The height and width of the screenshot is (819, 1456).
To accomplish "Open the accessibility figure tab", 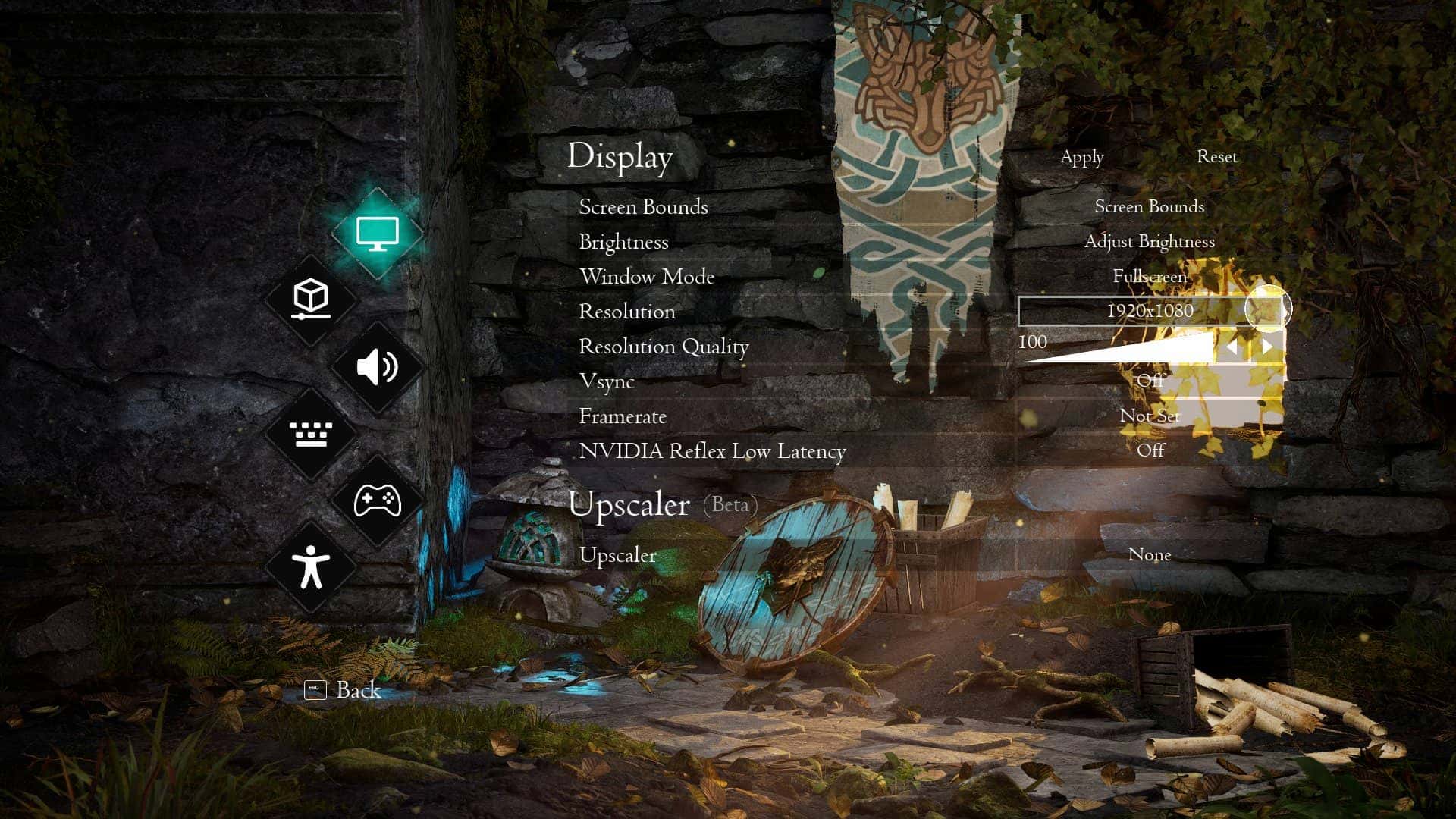I will click(311, 567).
